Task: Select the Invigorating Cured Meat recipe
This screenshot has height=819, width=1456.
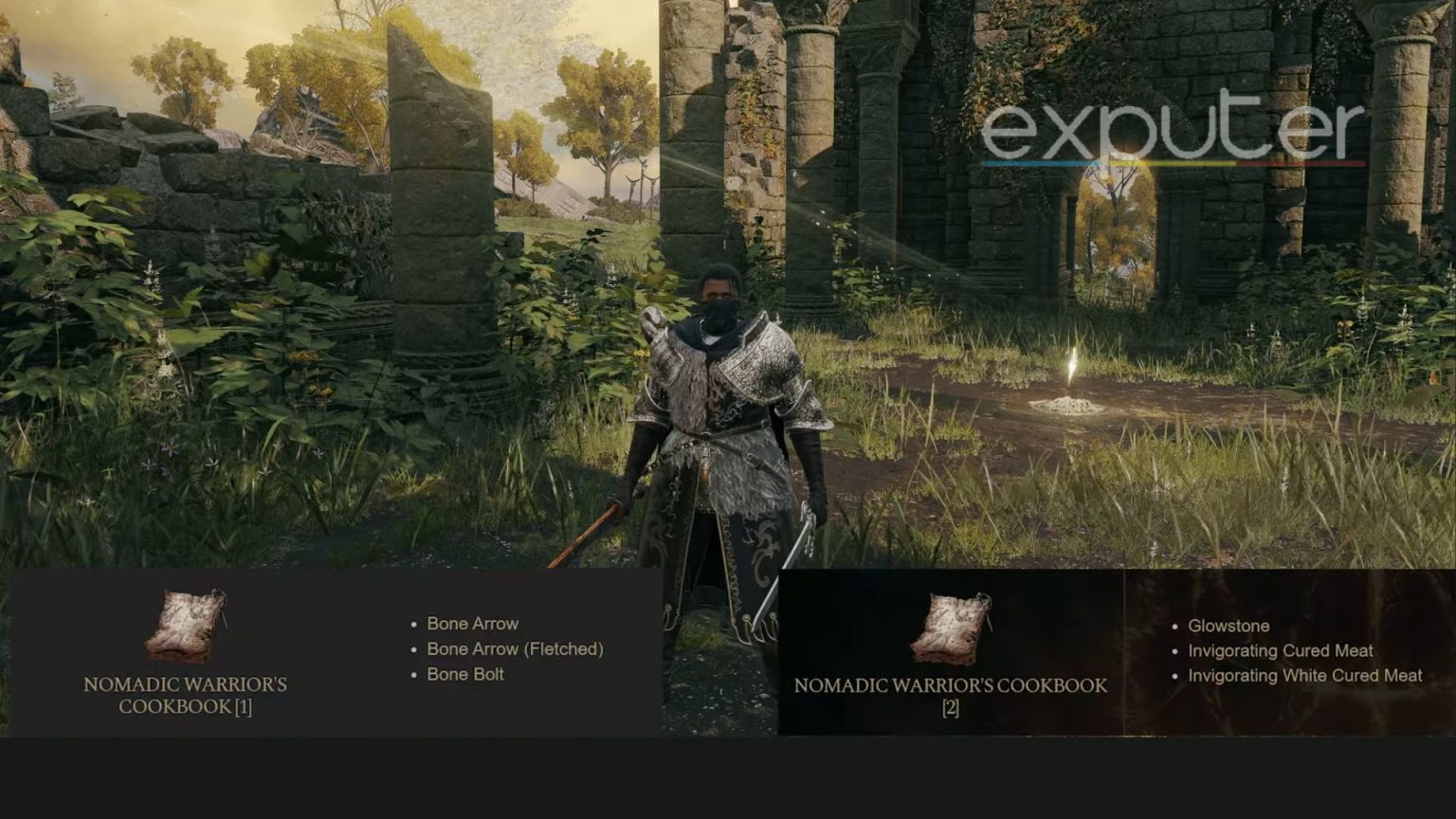Action: pyautogui.click(x=1281, y=652)
